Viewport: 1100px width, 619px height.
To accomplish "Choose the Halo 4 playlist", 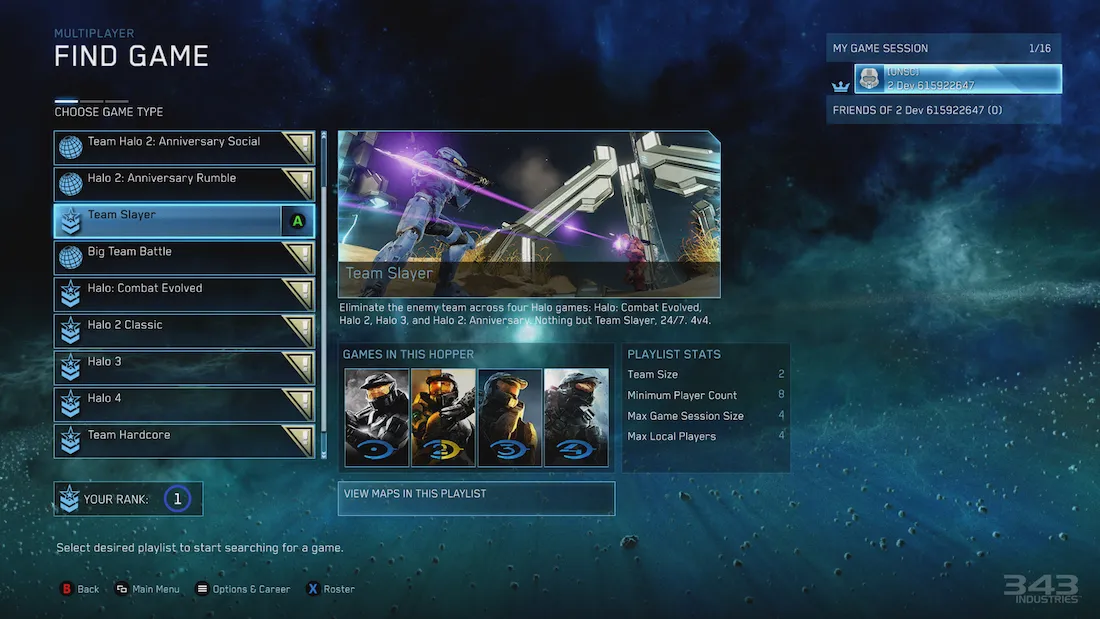I will [184, 405].
